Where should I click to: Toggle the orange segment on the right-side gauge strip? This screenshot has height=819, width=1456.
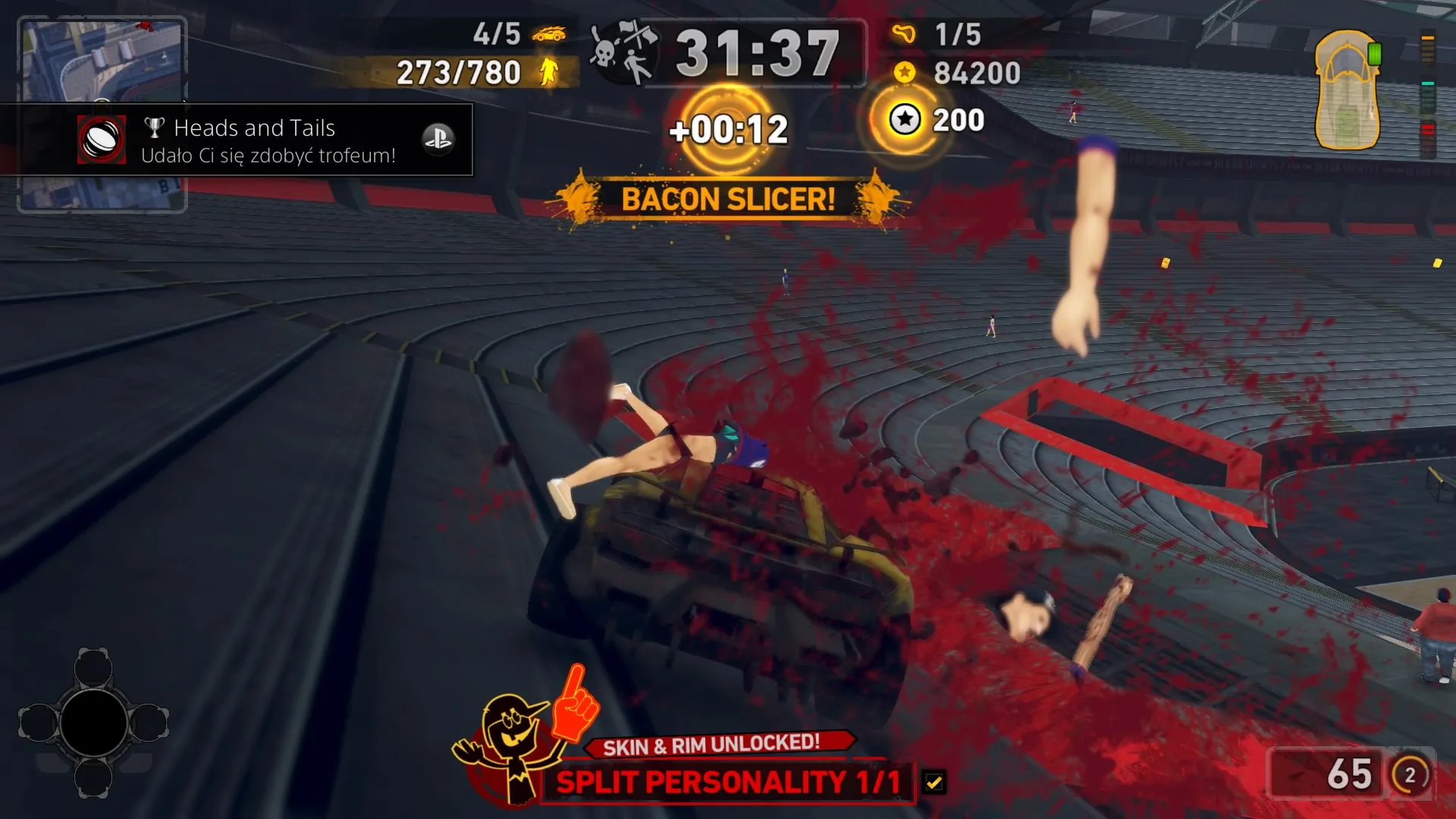point(1427,38)
